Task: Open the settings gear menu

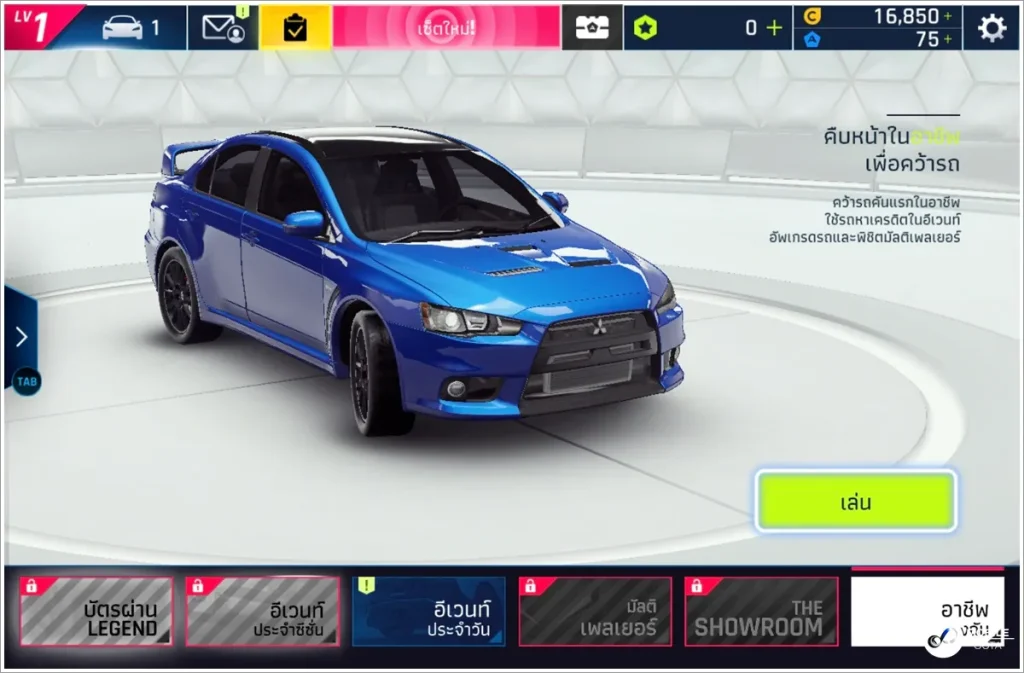Action: click(991, 28)
